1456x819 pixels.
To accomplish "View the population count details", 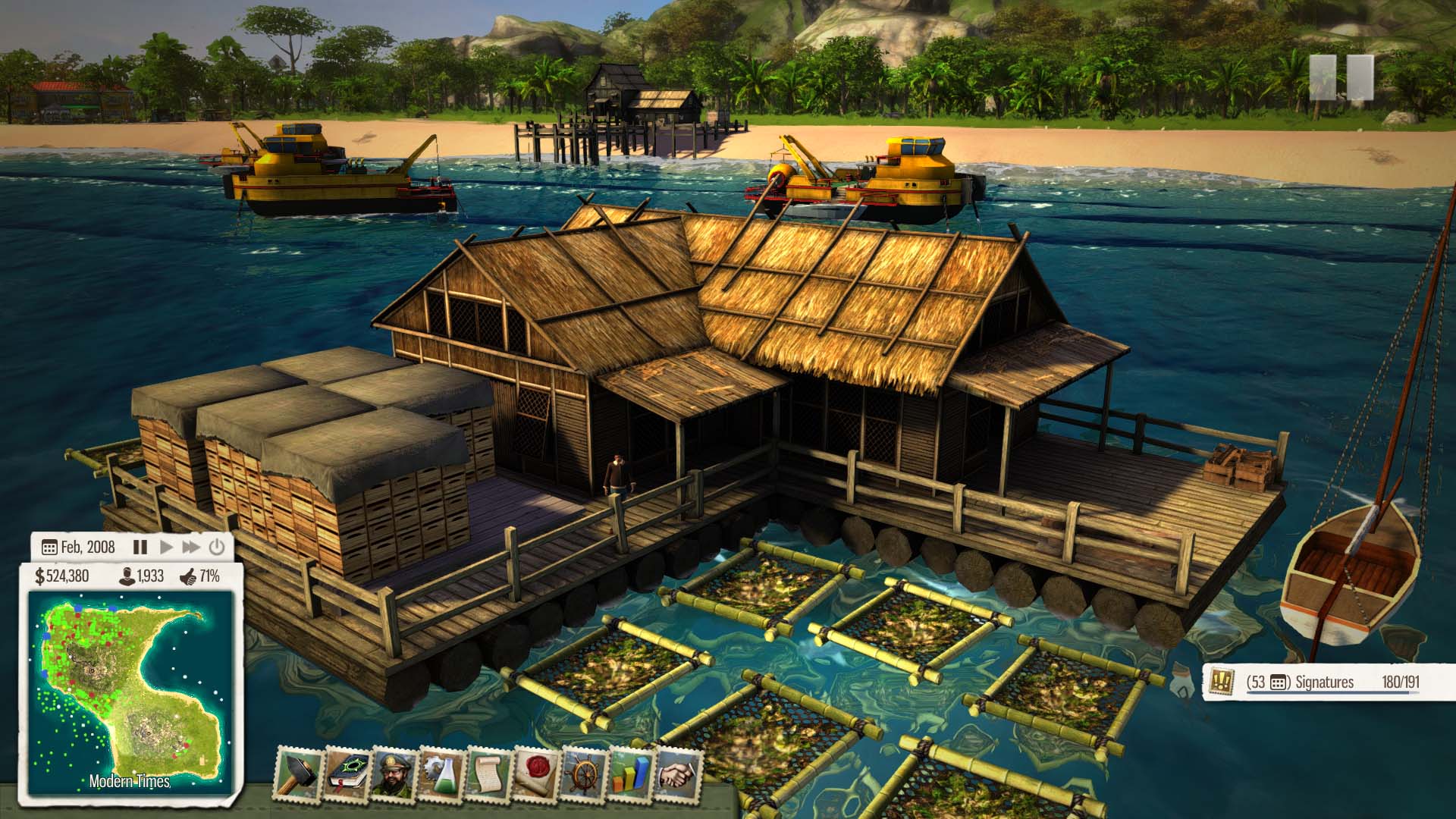I will coord(142,576).
